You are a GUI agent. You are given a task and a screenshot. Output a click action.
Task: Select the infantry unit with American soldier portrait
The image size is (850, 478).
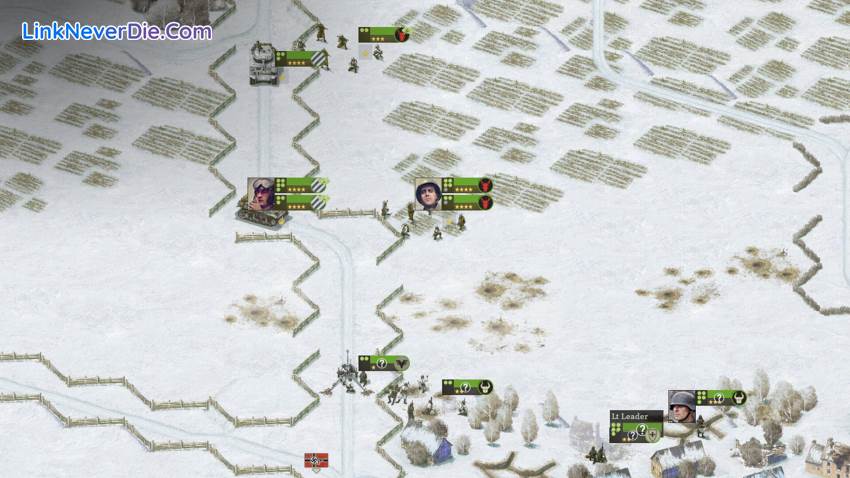[x=429, y=193]
